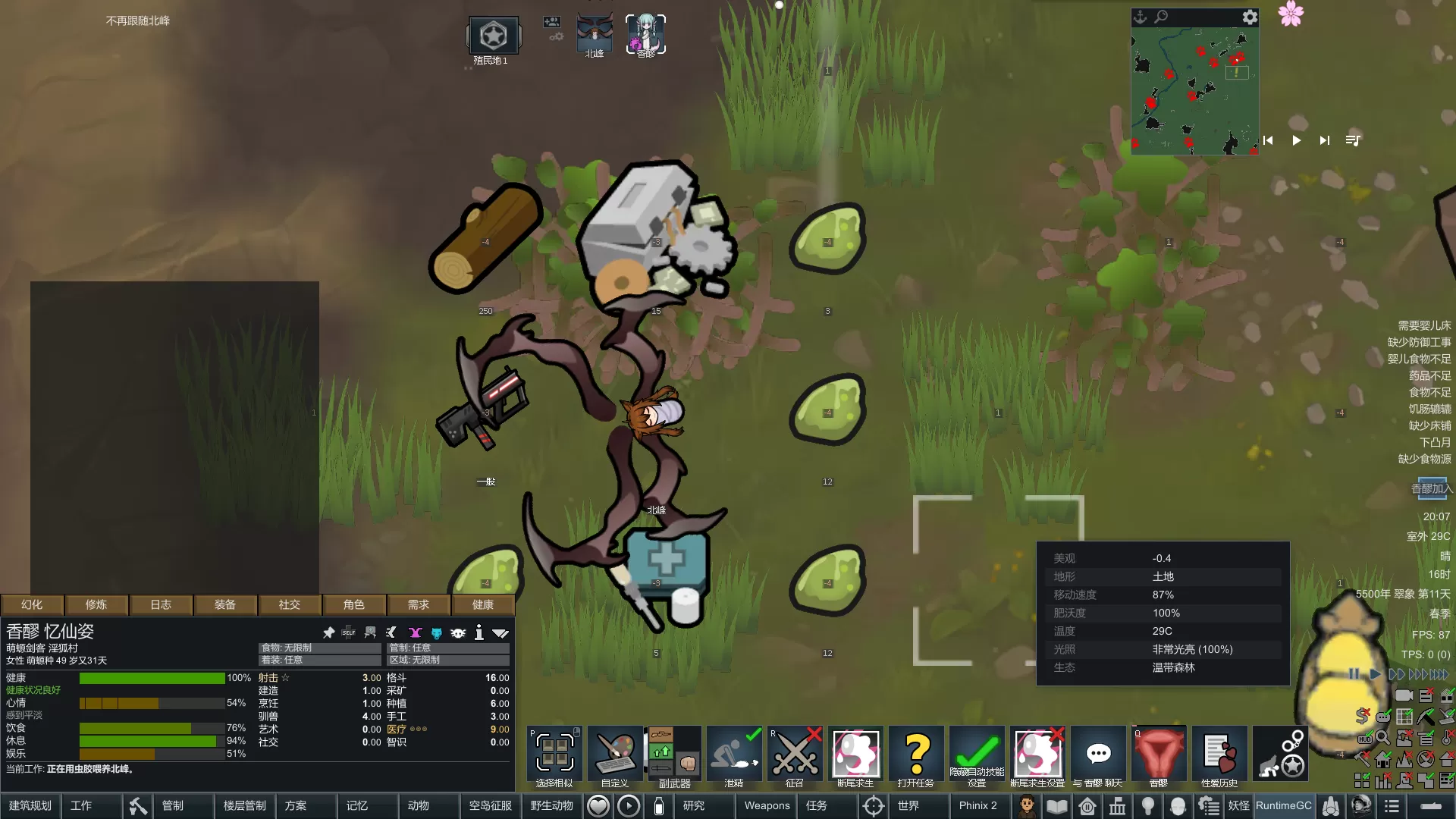Viewport: 1456px width, 819px height.
Task: Open the minimap gear settings
Action: click(x=1250, y=17)
